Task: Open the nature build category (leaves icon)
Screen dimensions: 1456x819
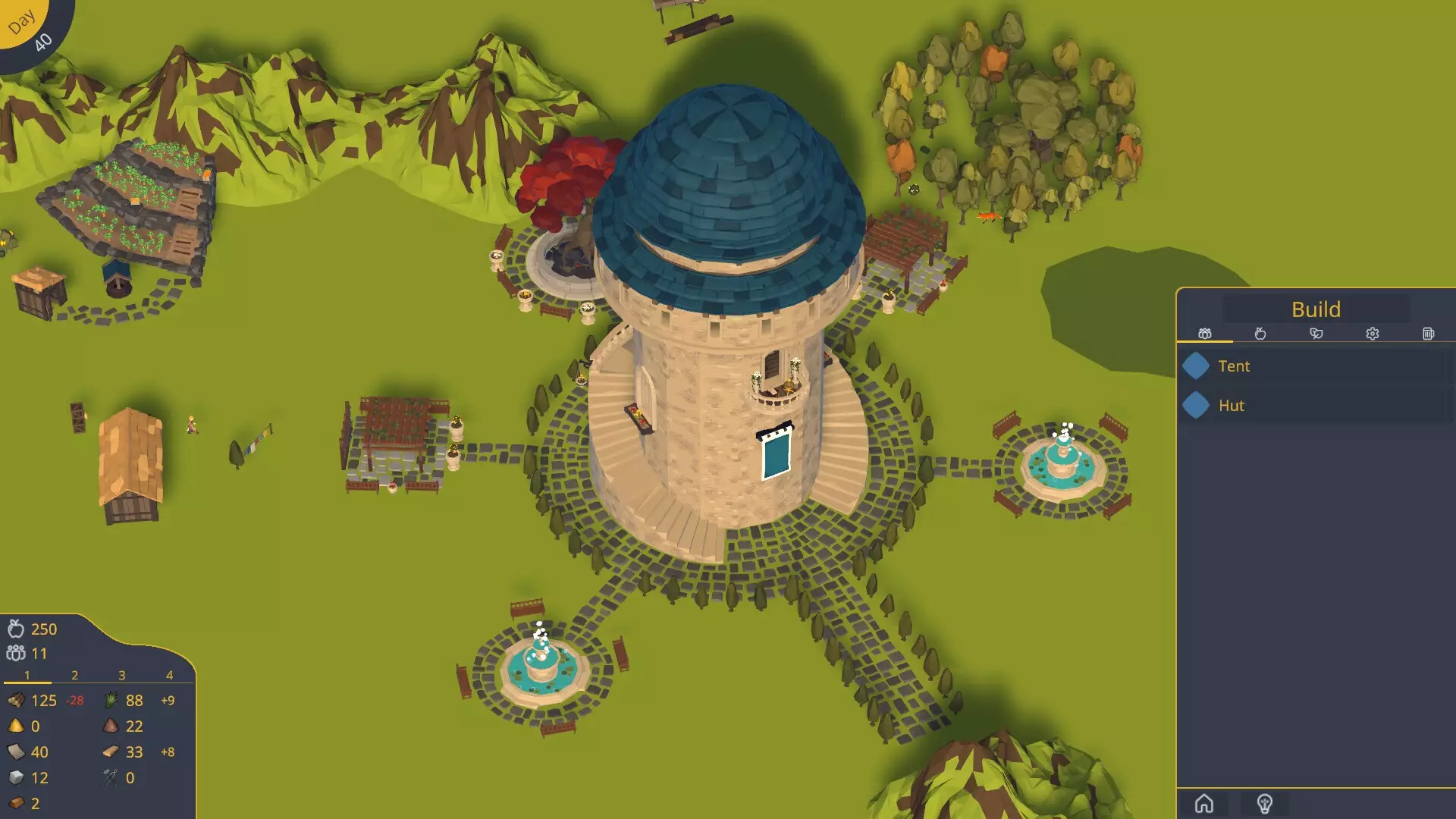Action: click(1316, 334)
